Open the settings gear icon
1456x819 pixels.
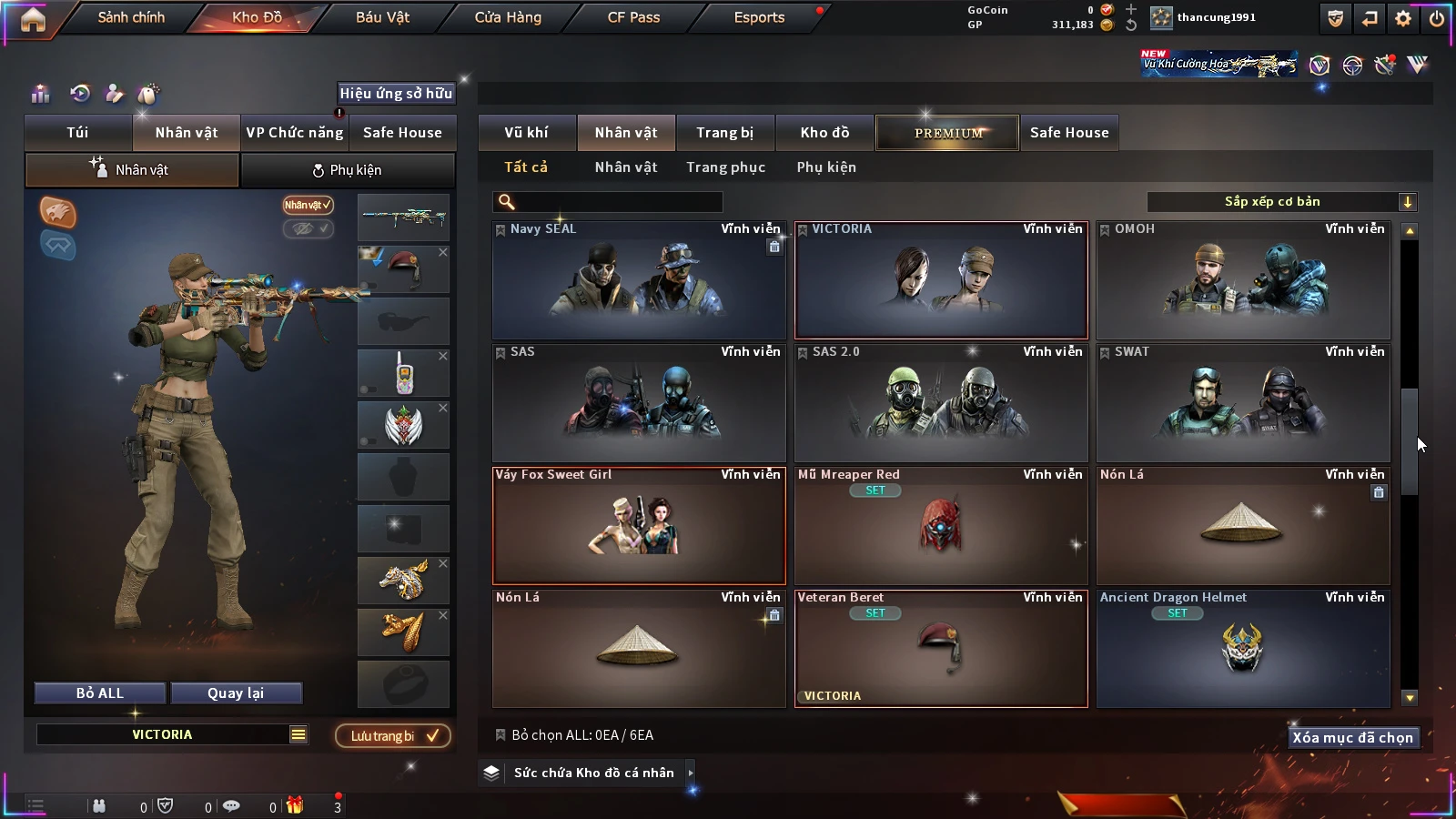1403,18
